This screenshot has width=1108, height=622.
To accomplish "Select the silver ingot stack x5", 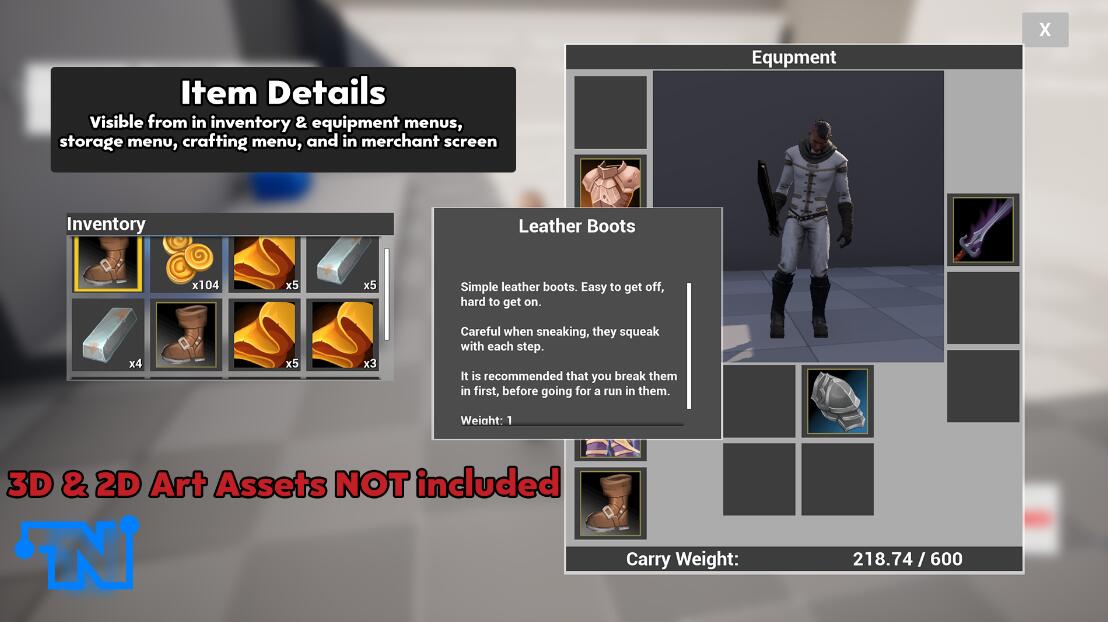I will click(342, 265).
